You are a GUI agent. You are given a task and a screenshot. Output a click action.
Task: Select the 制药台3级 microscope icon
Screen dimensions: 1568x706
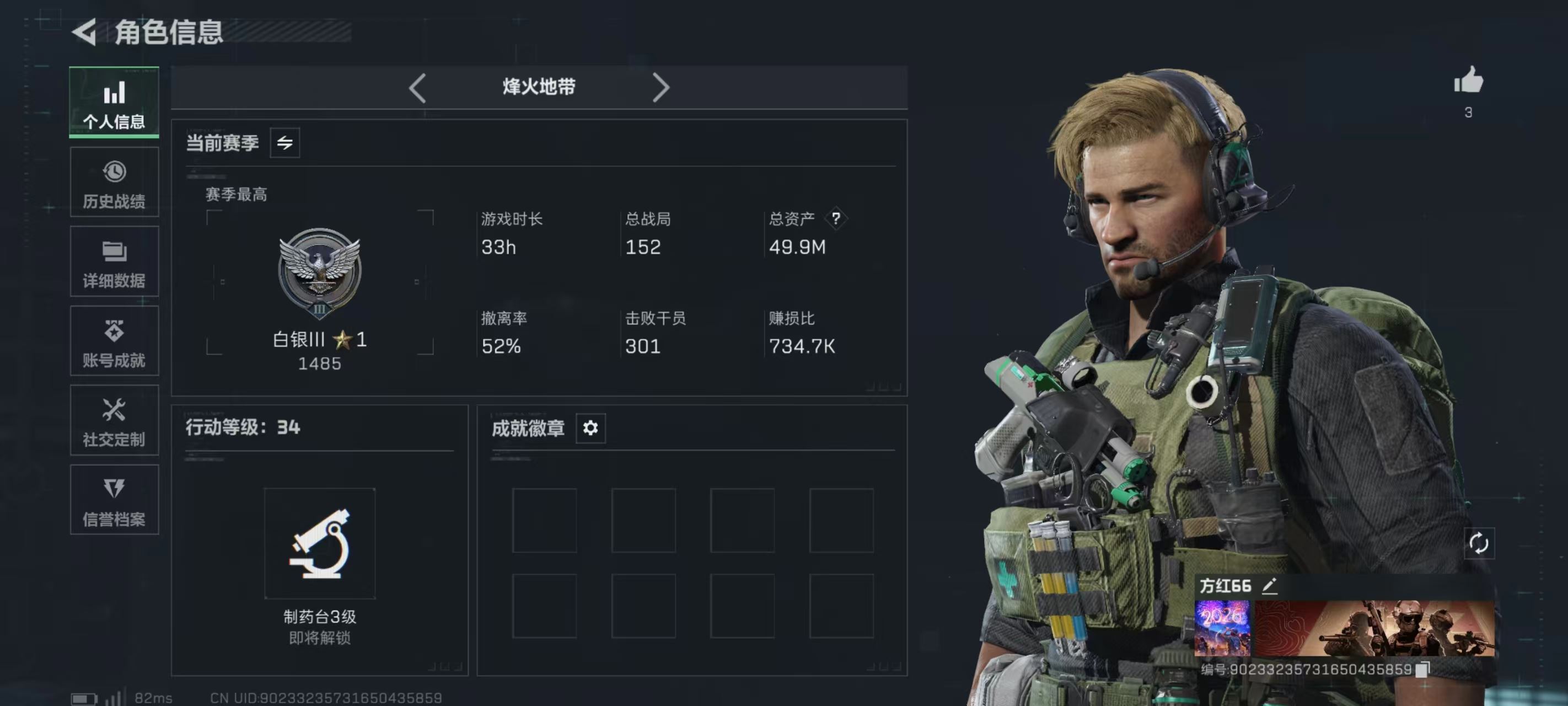(x=320, y=543)
